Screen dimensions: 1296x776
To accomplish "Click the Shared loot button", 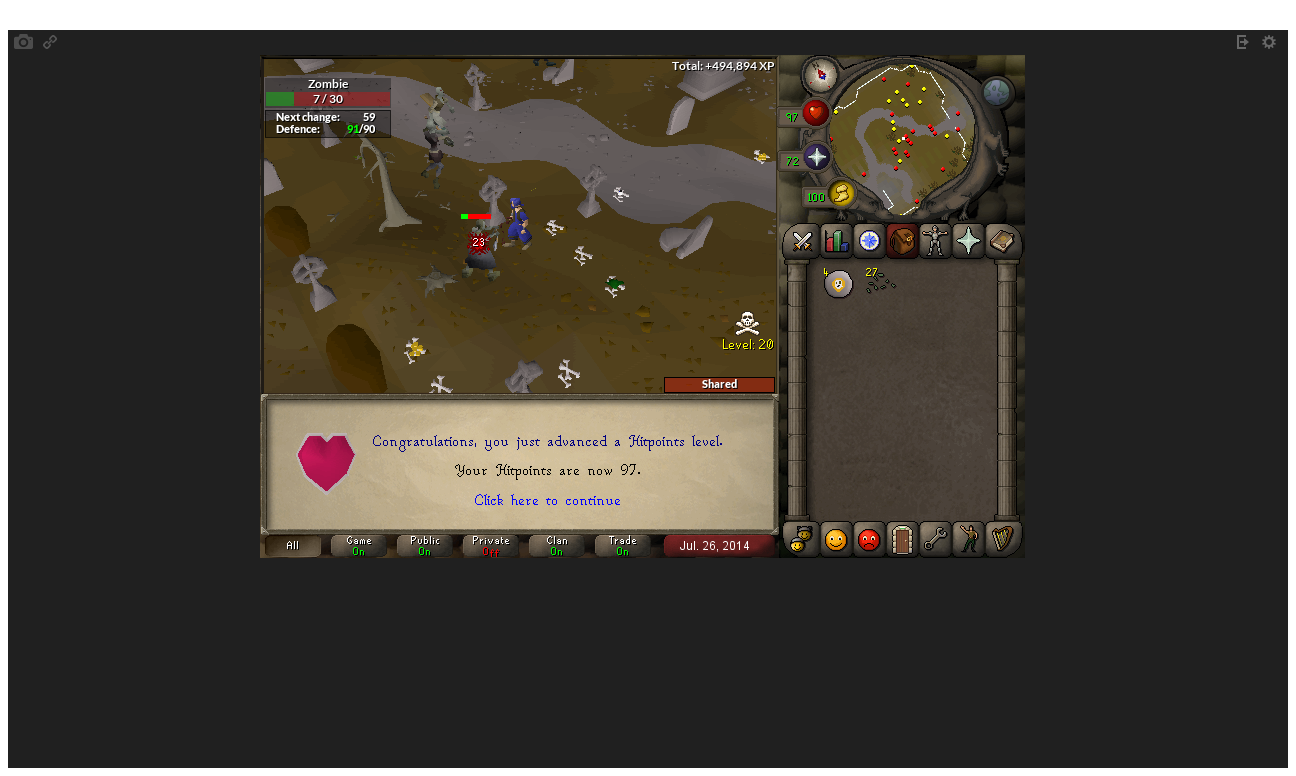I will (x=719, y=384).
